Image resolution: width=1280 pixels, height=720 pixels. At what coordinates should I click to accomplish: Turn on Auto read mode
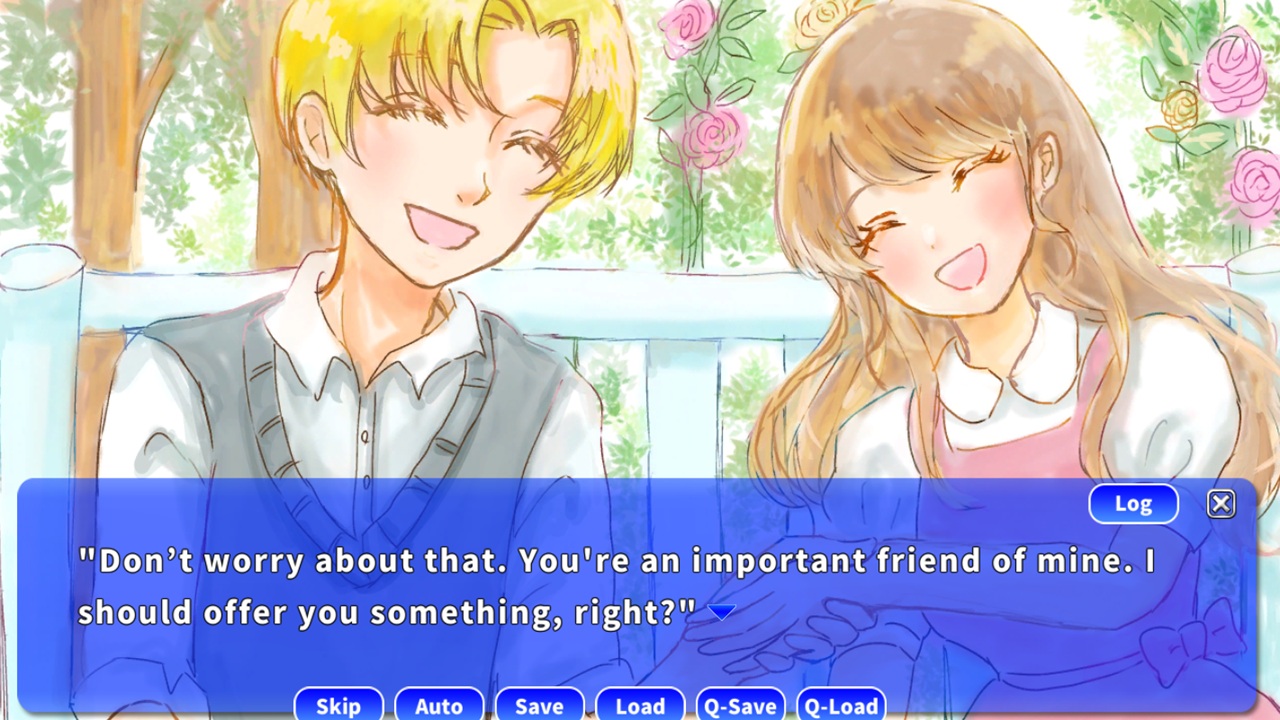(x=439, y=705)
